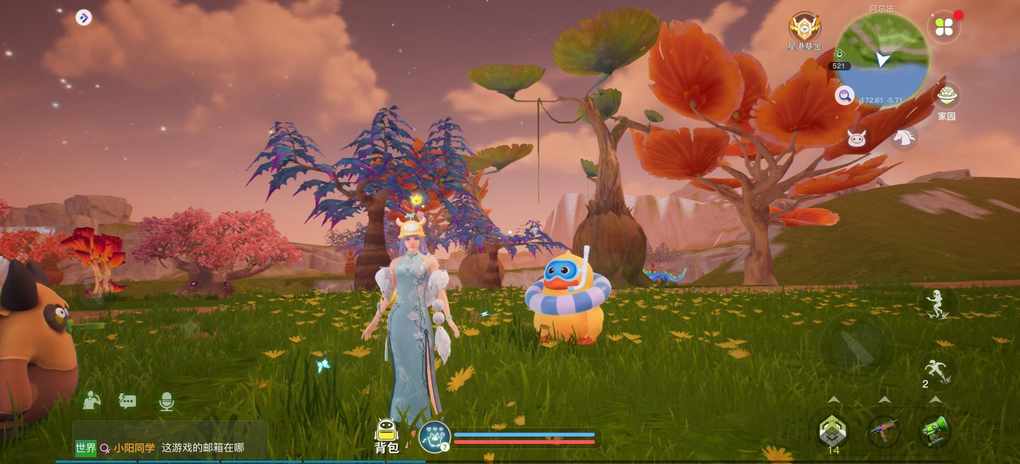The width and height of the screenshot is (1020, 464).
Task: Open the circular minimap
Action: pyautogui.click(x=882, y=56)
